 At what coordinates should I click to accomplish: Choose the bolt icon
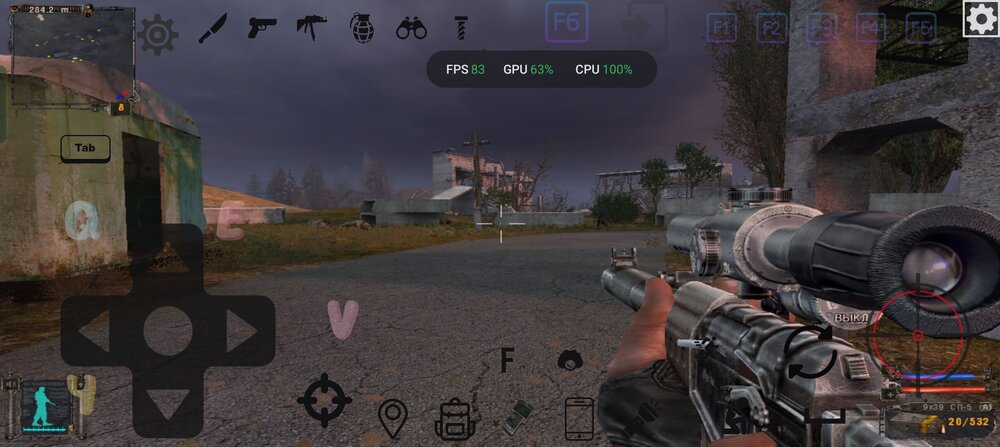pyautogui.click(x=461, y=28)
